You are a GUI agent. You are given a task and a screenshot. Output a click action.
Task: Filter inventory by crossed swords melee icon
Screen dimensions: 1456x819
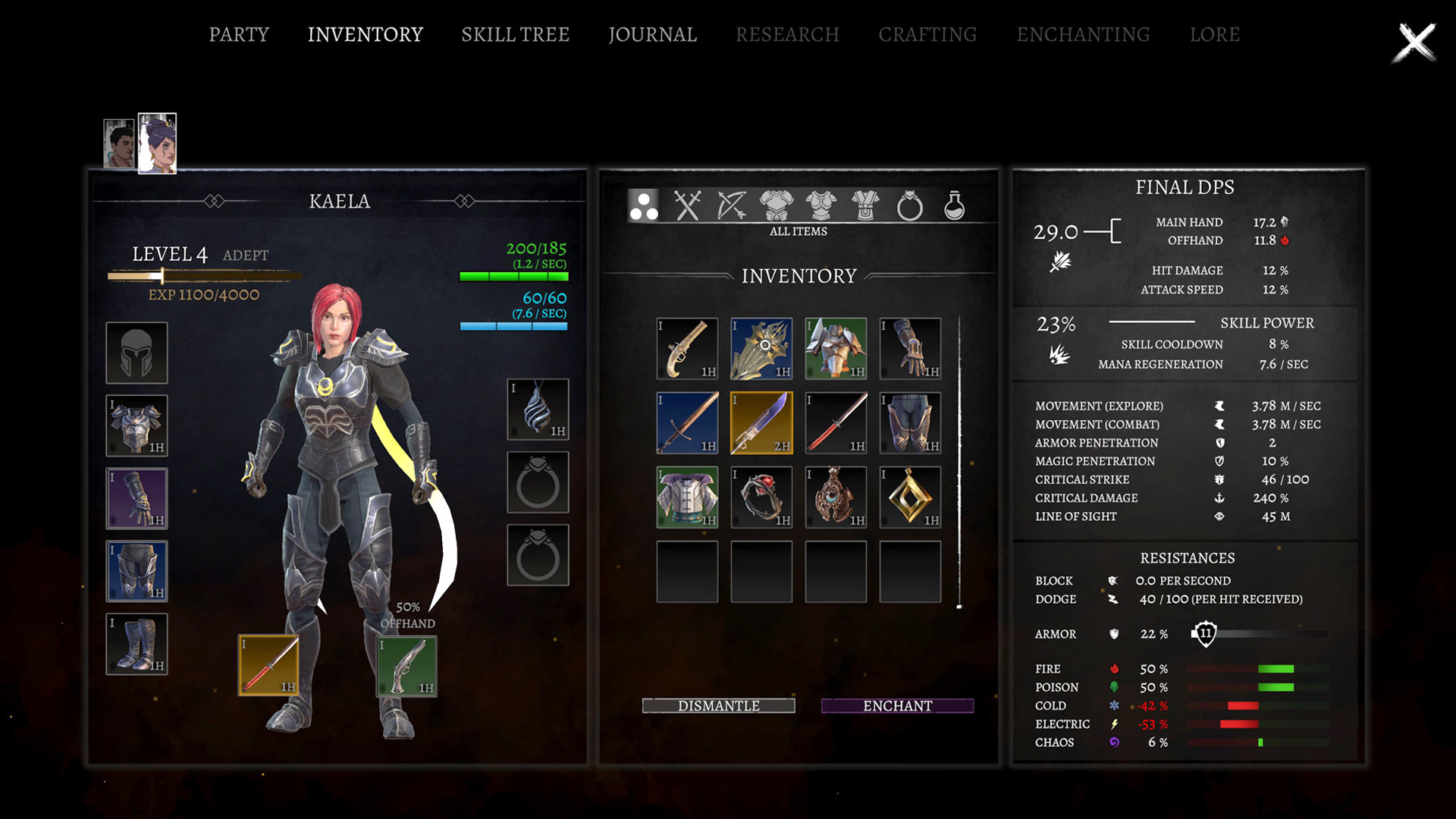point(687,206)
